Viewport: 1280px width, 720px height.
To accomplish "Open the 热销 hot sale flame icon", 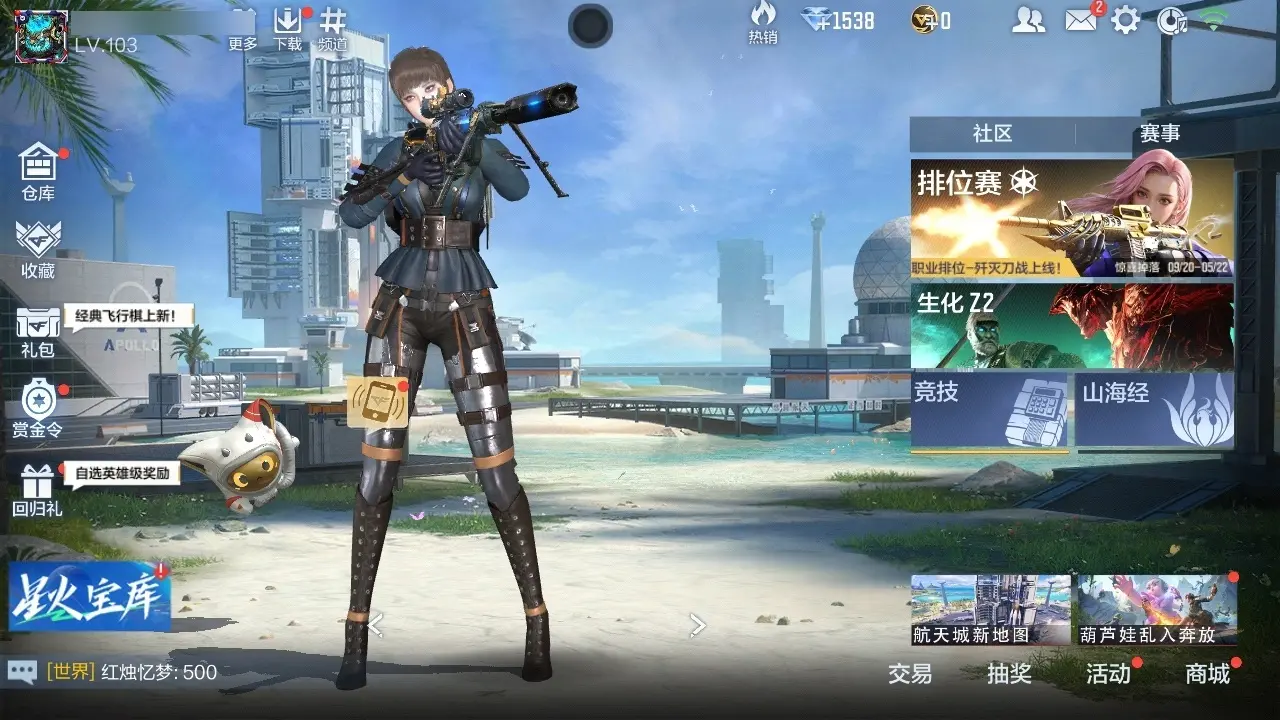I will tap(763, 22).
